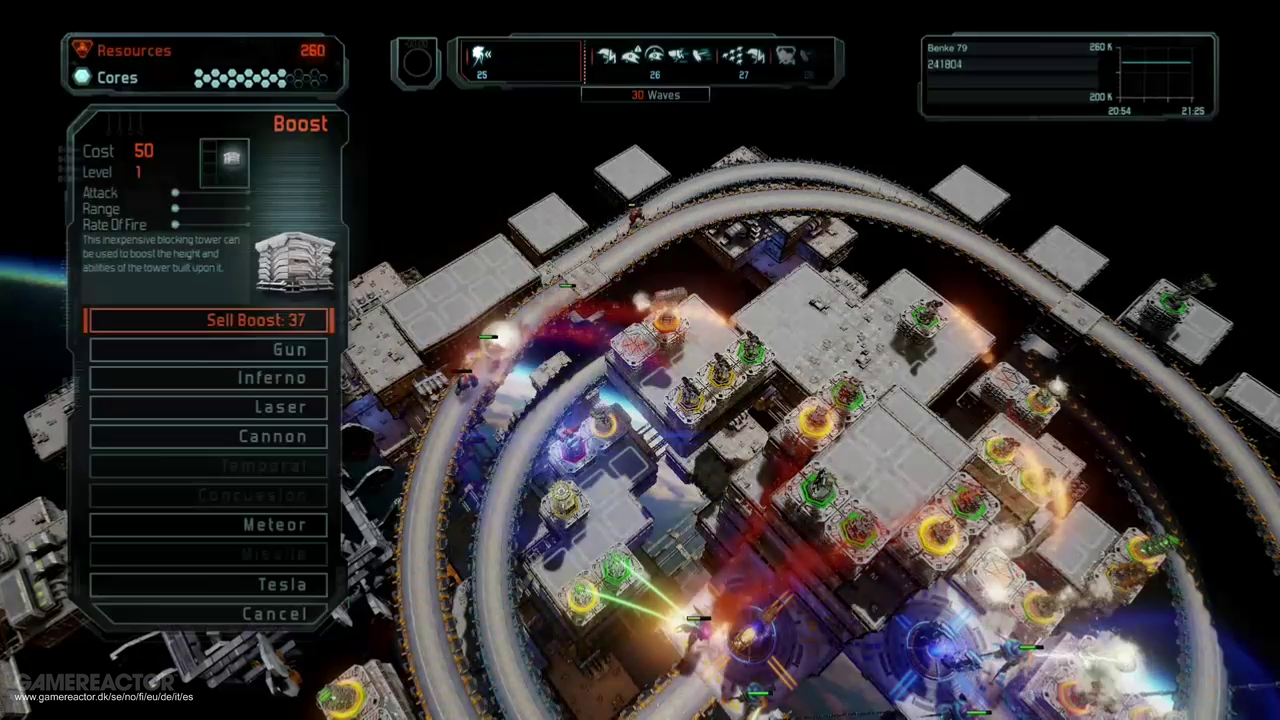Select the first creature icon under wave 26
Image resolution: width=1280 pixels, height=720 pixels.
pos(607,56)
